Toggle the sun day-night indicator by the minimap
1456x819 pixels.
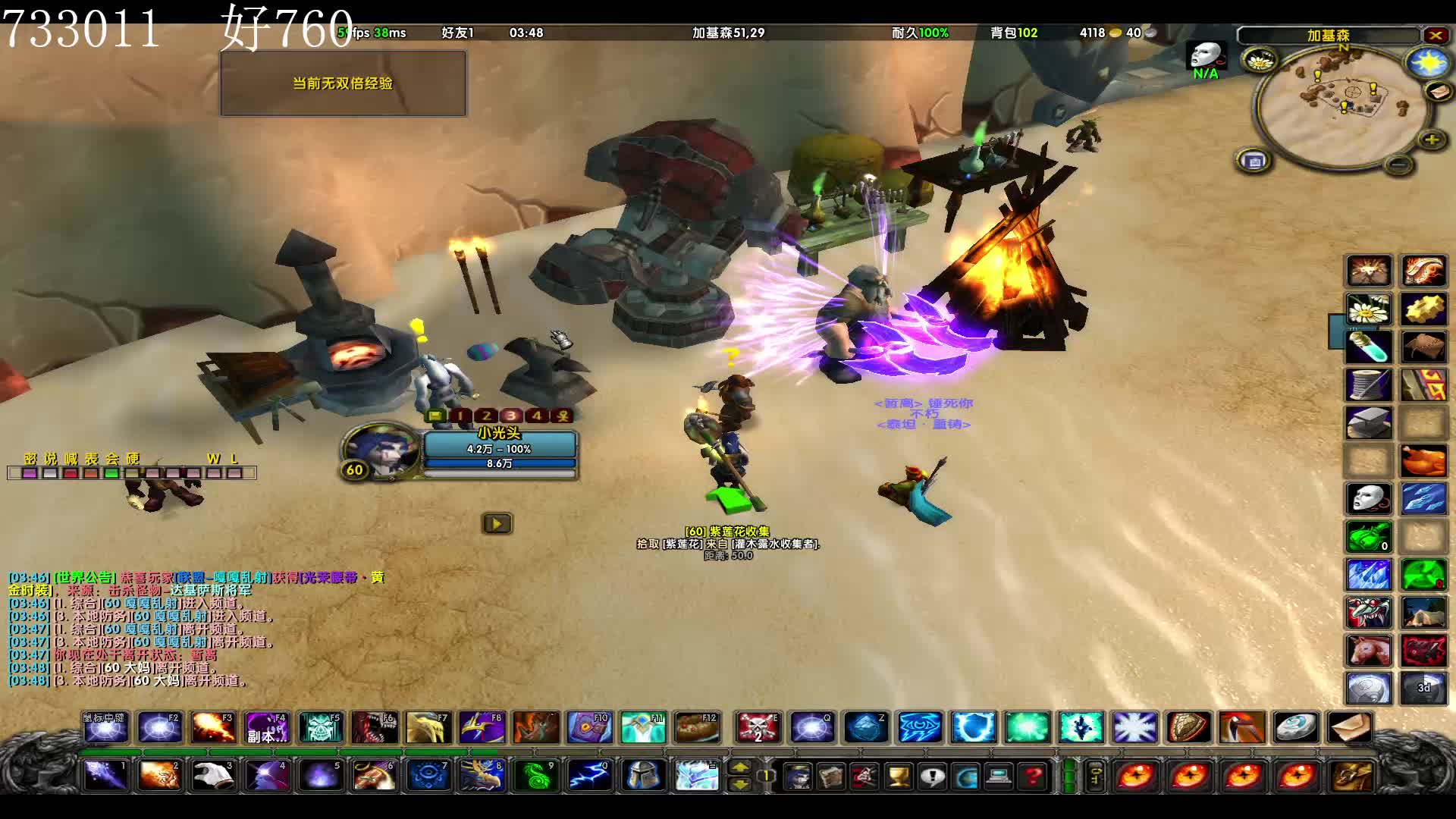1428,63
